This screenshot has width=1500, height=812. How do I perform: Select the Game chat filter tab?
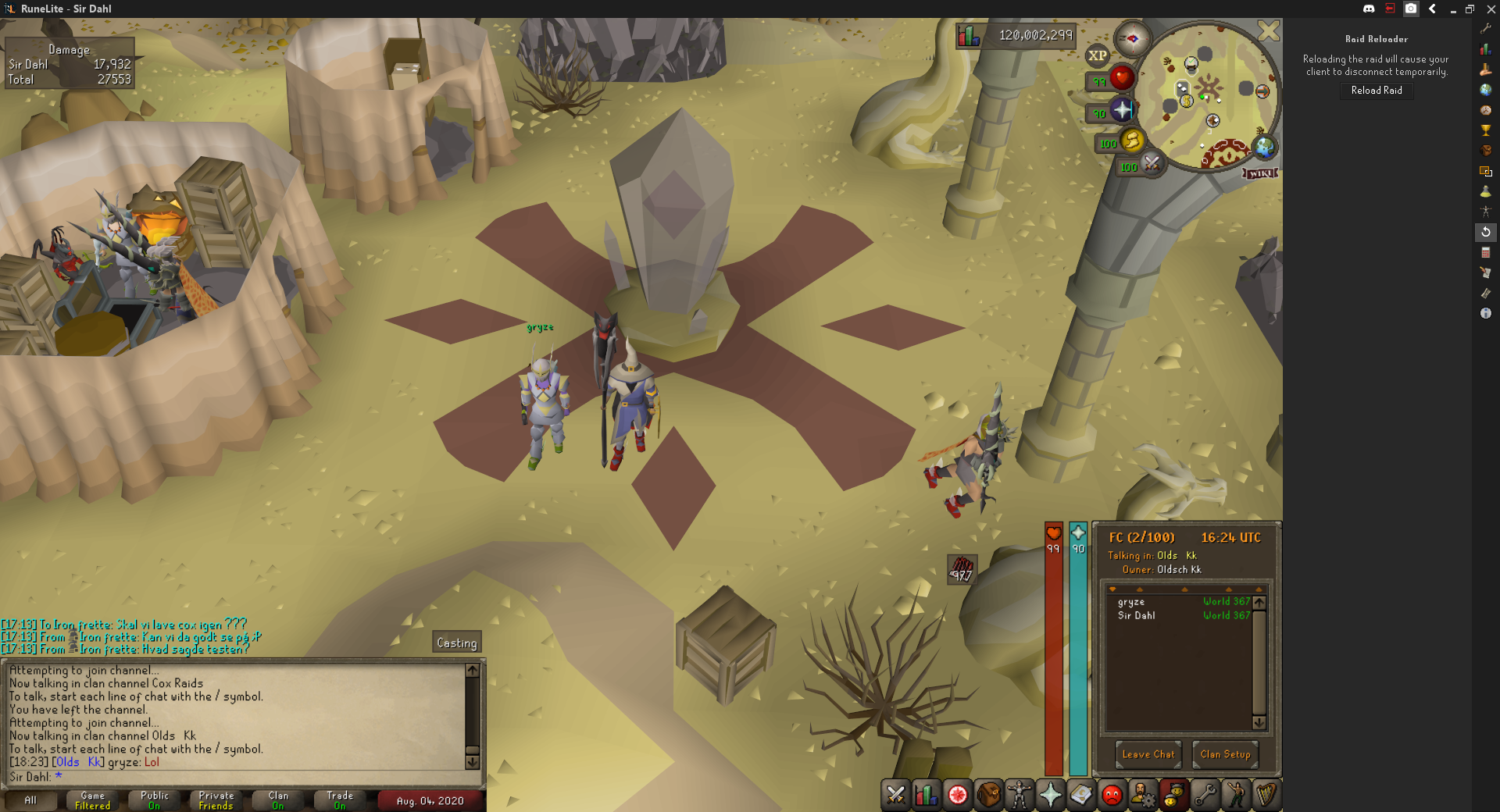92,800
